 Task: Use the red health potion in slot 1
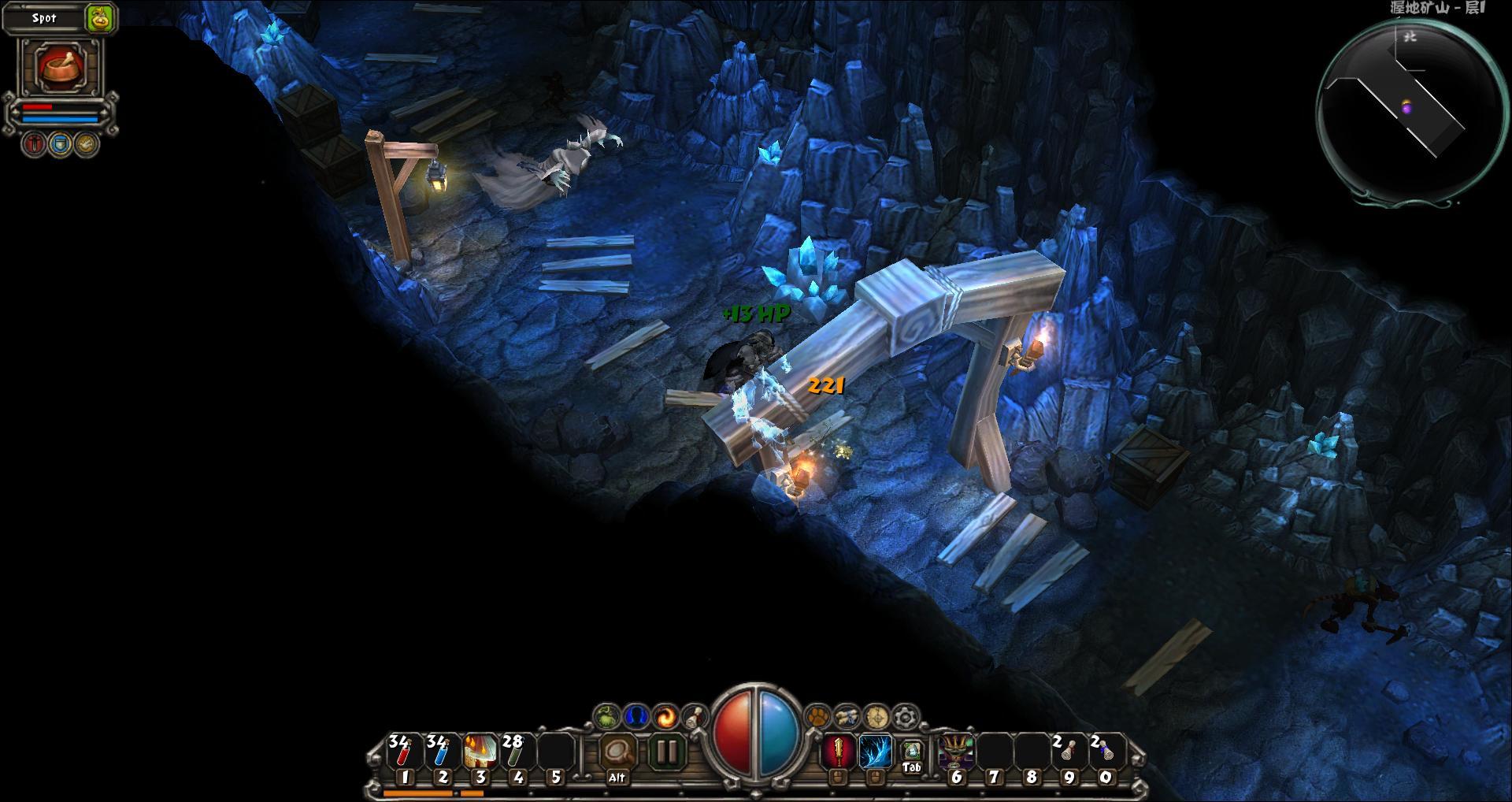pyautogui.click(x=402, y=752)
